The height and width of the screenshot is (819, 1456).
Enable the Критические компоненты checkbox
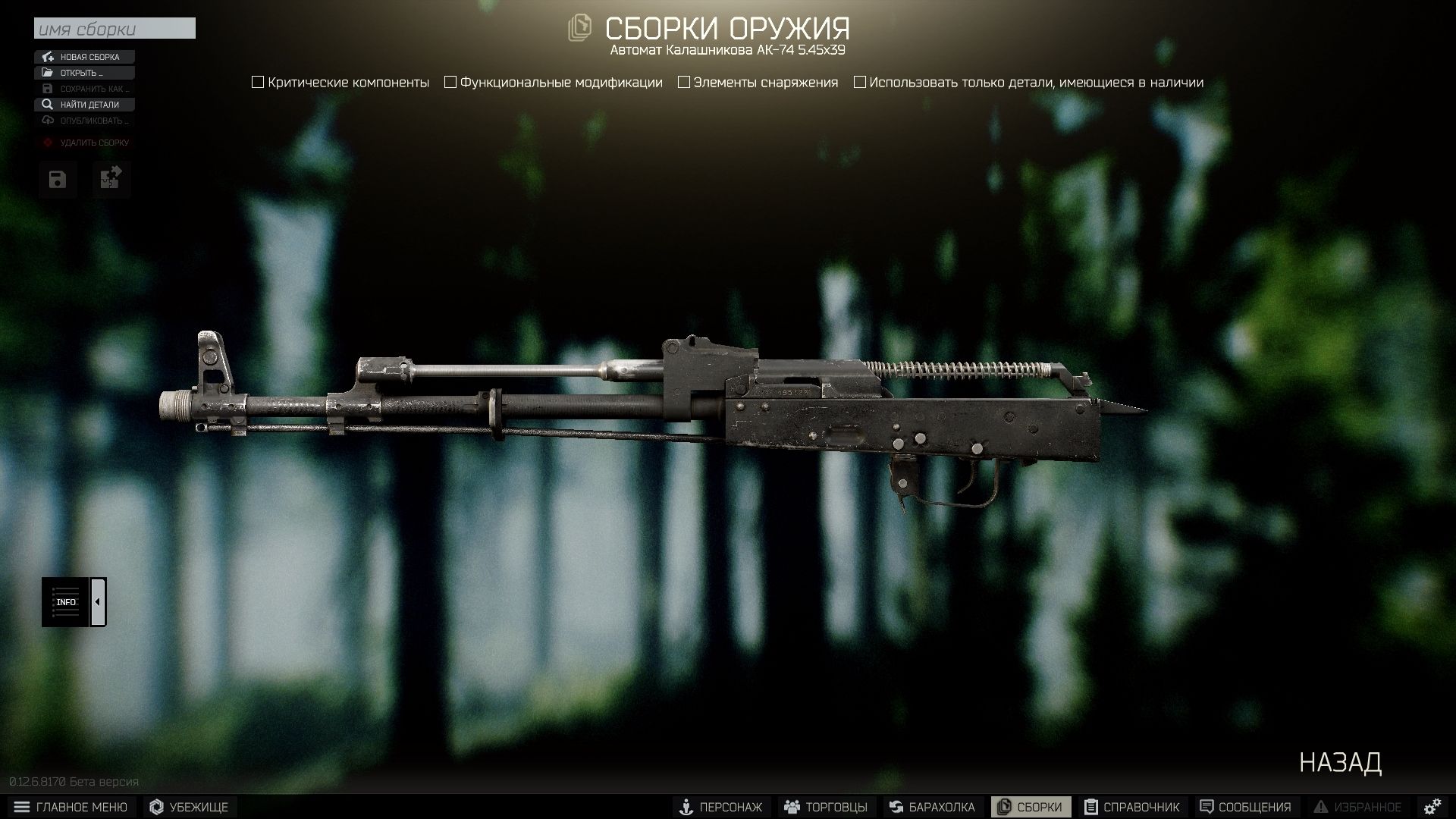(x=257, y=82)
